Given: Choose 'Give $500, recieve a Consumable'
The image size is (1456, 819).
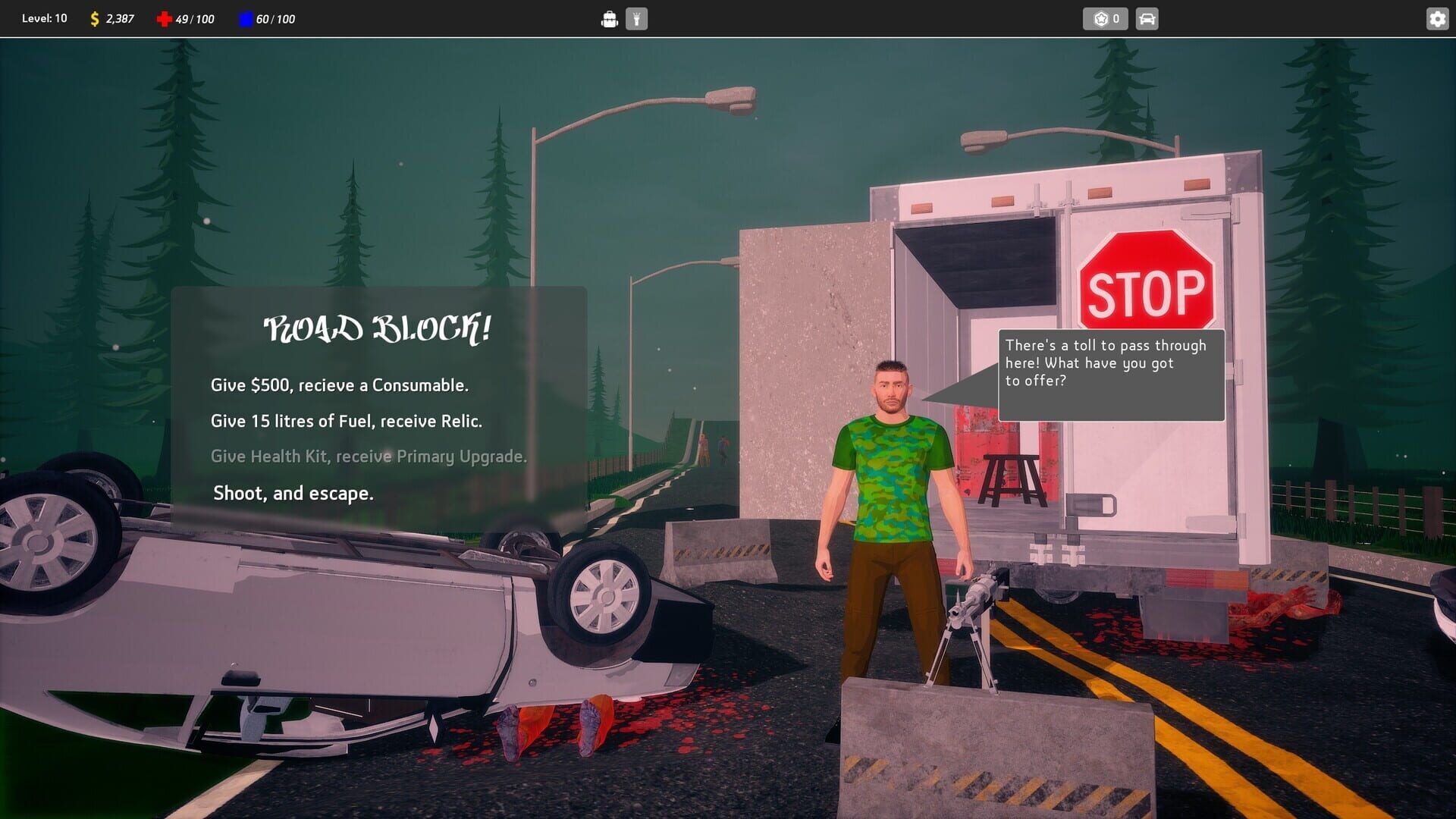Looking at the screenshot, I should 340,385.
